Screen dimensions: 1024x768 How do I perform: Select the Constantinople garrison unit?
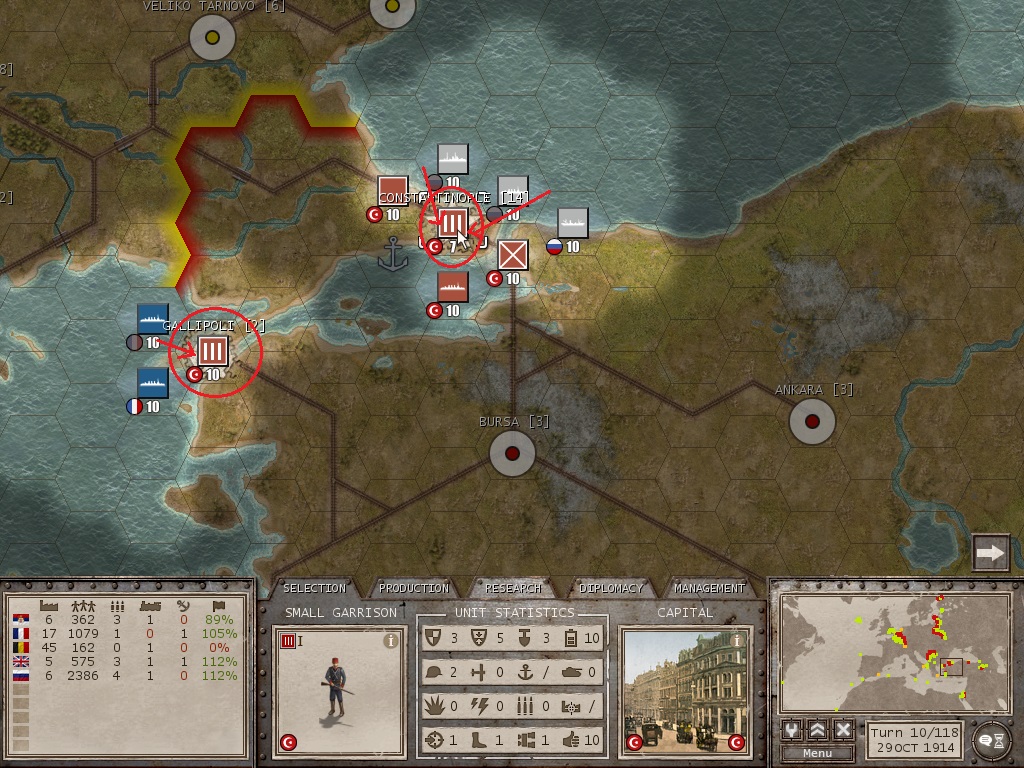[453, 223]
